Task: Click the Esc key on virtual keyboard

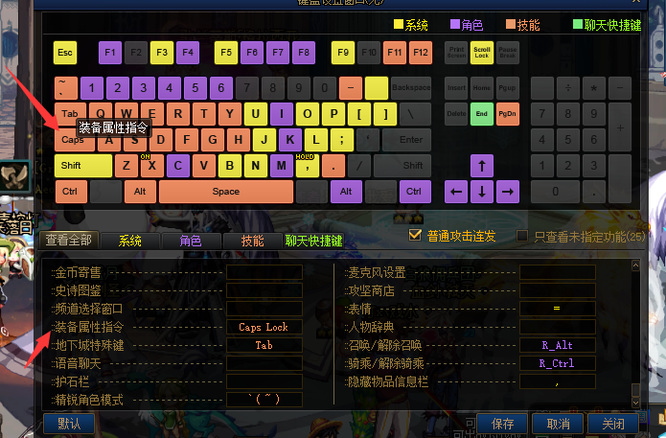Action: coord(65,51)
